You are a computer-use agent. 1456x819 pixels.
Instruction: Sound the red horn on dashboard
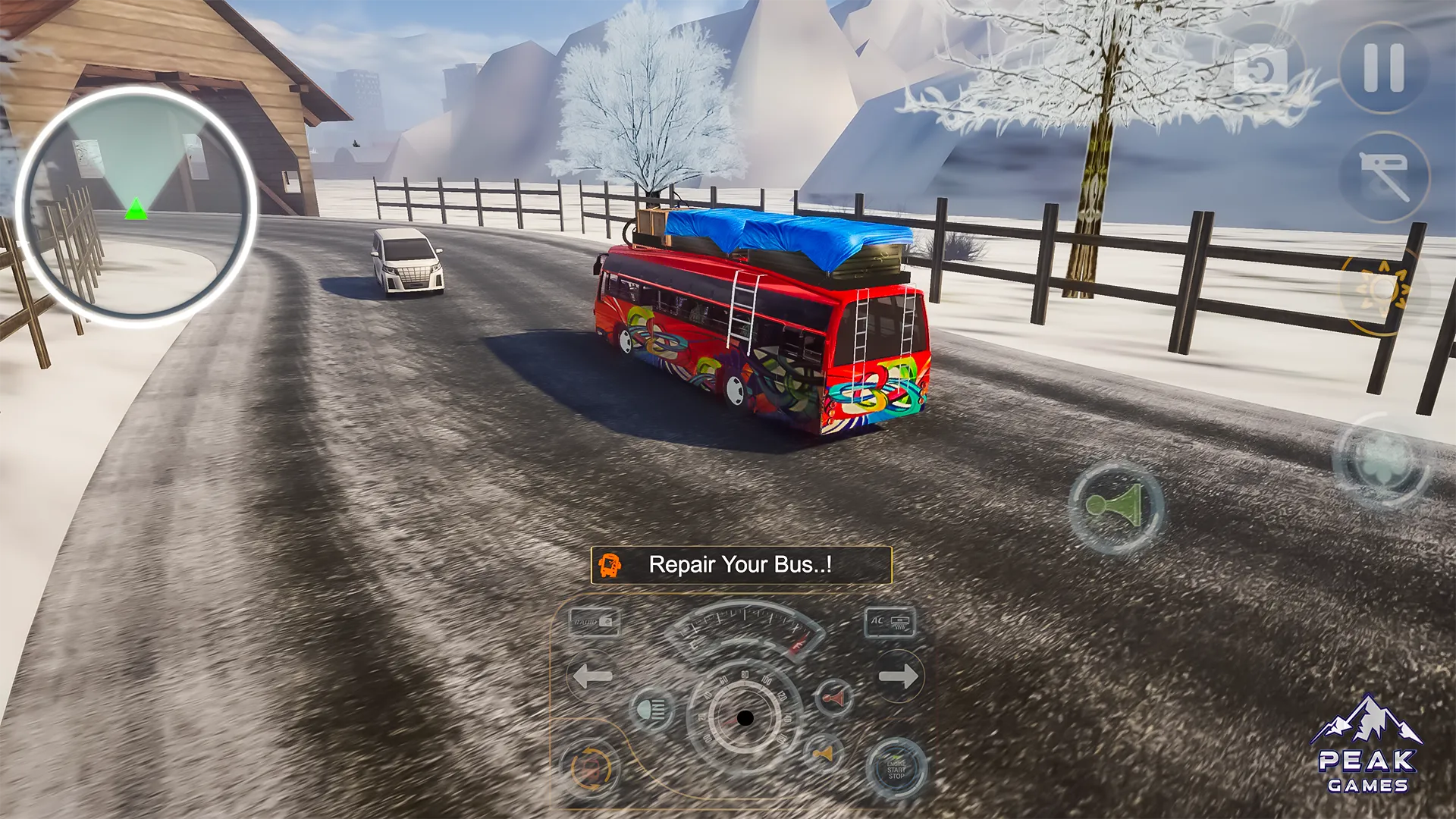point(833,698)
